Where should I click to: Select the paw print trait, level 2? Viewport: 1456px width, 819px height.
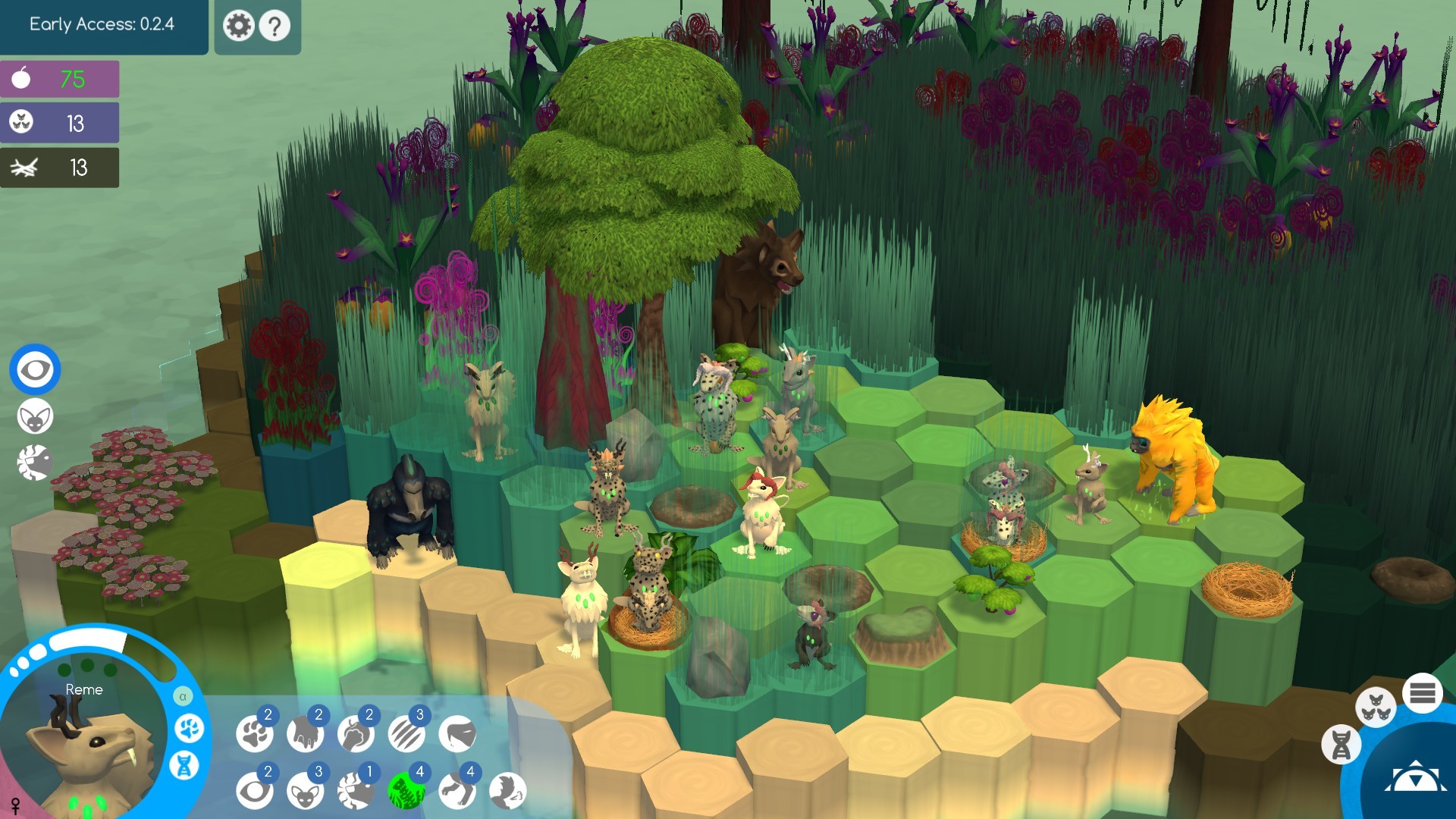pos(254,734)
